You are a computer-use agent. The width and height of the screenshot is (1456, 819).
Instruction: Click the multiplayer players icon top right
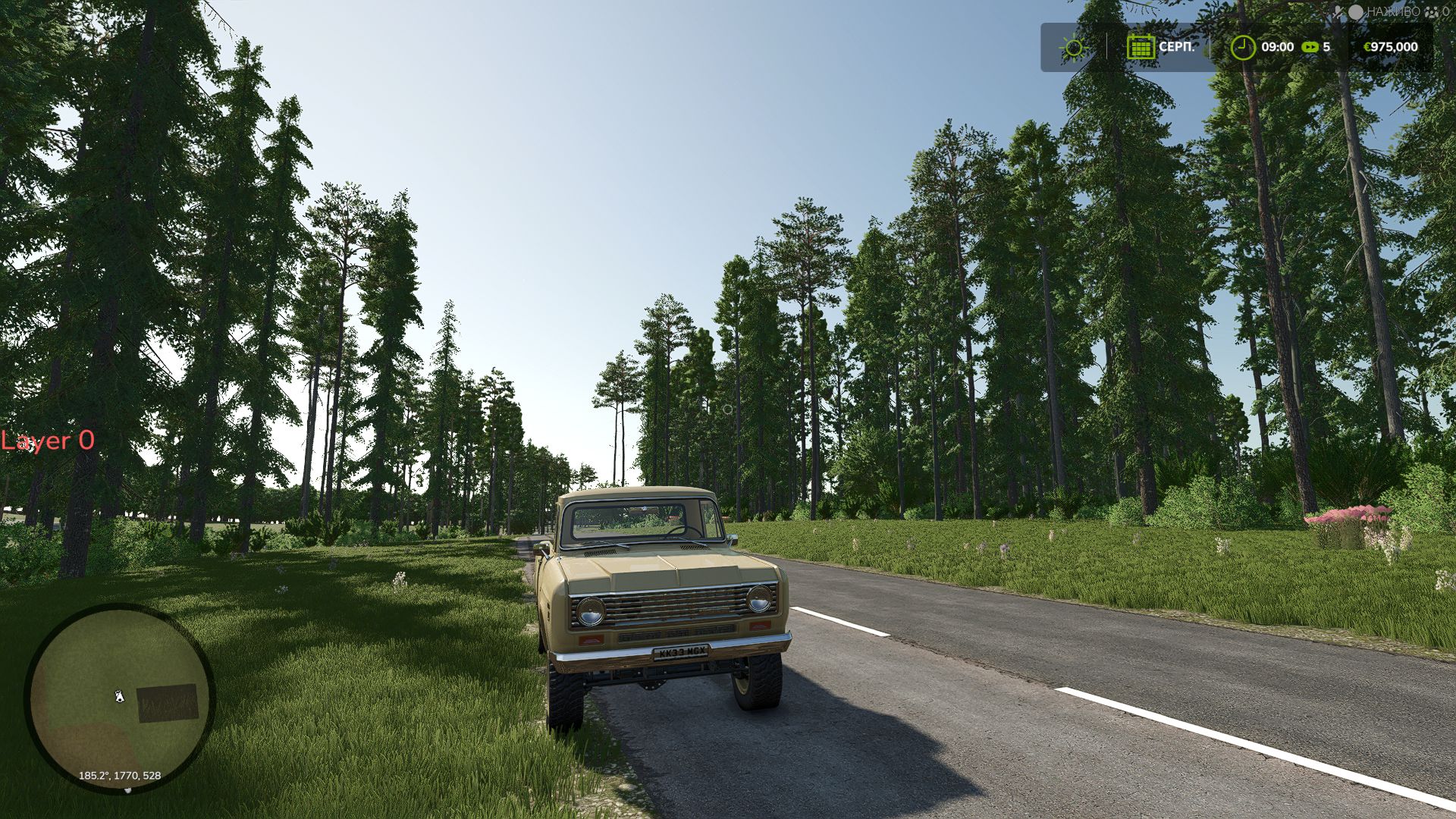[x=1431, y=12]
